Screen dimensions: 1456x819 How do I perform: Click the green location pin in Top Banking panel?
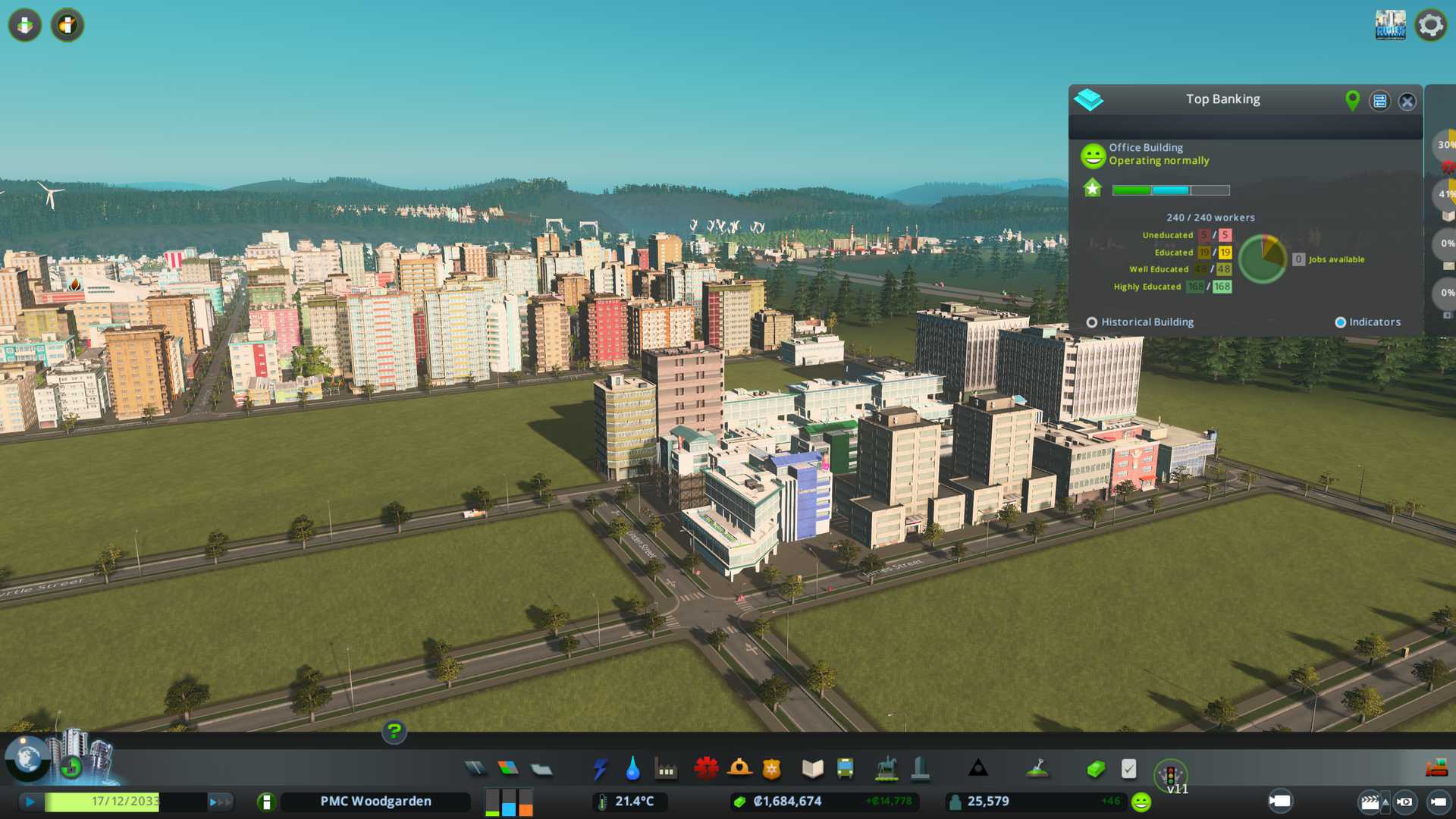click(x=1352, y=100)
